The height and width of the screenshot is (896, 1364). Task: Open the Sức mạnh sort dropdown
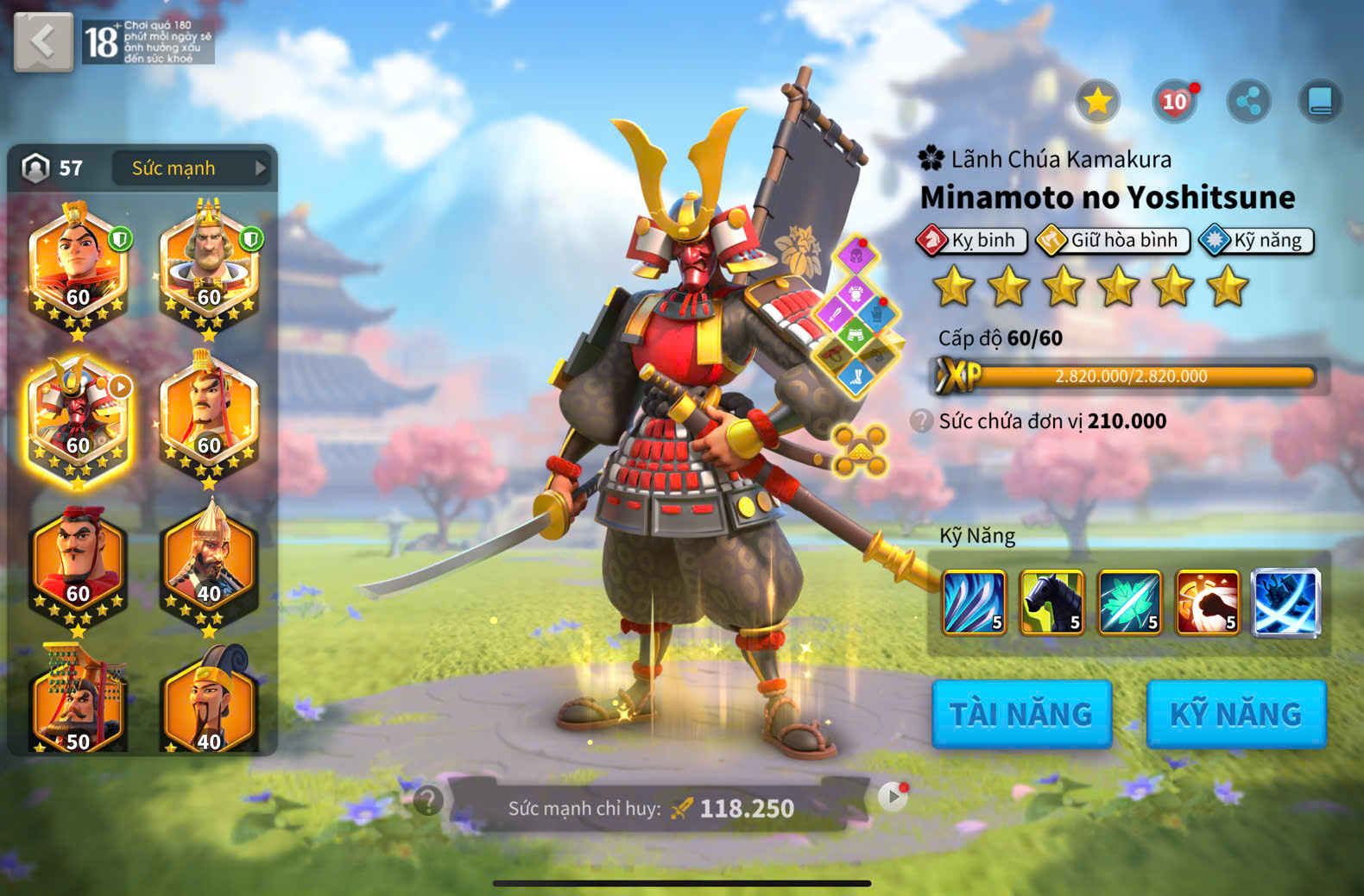click(x=191, y=168)
